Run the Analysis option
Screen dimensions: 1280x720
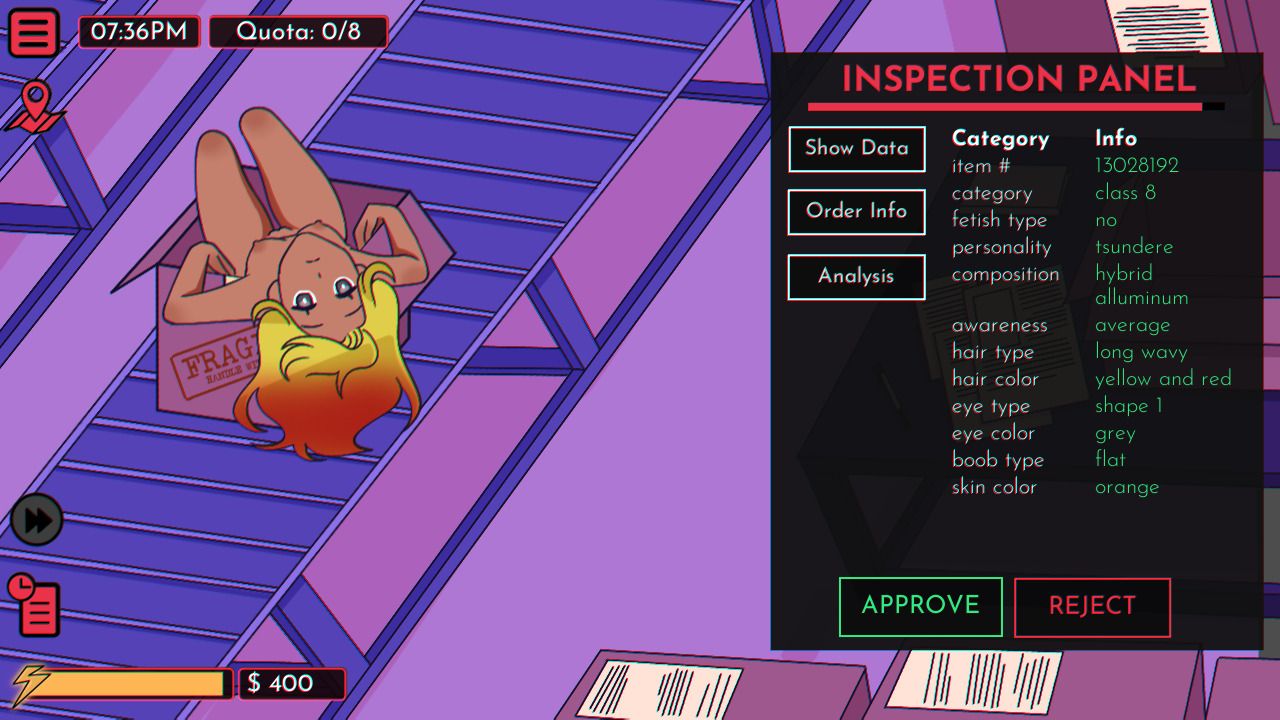click(857, 277)
